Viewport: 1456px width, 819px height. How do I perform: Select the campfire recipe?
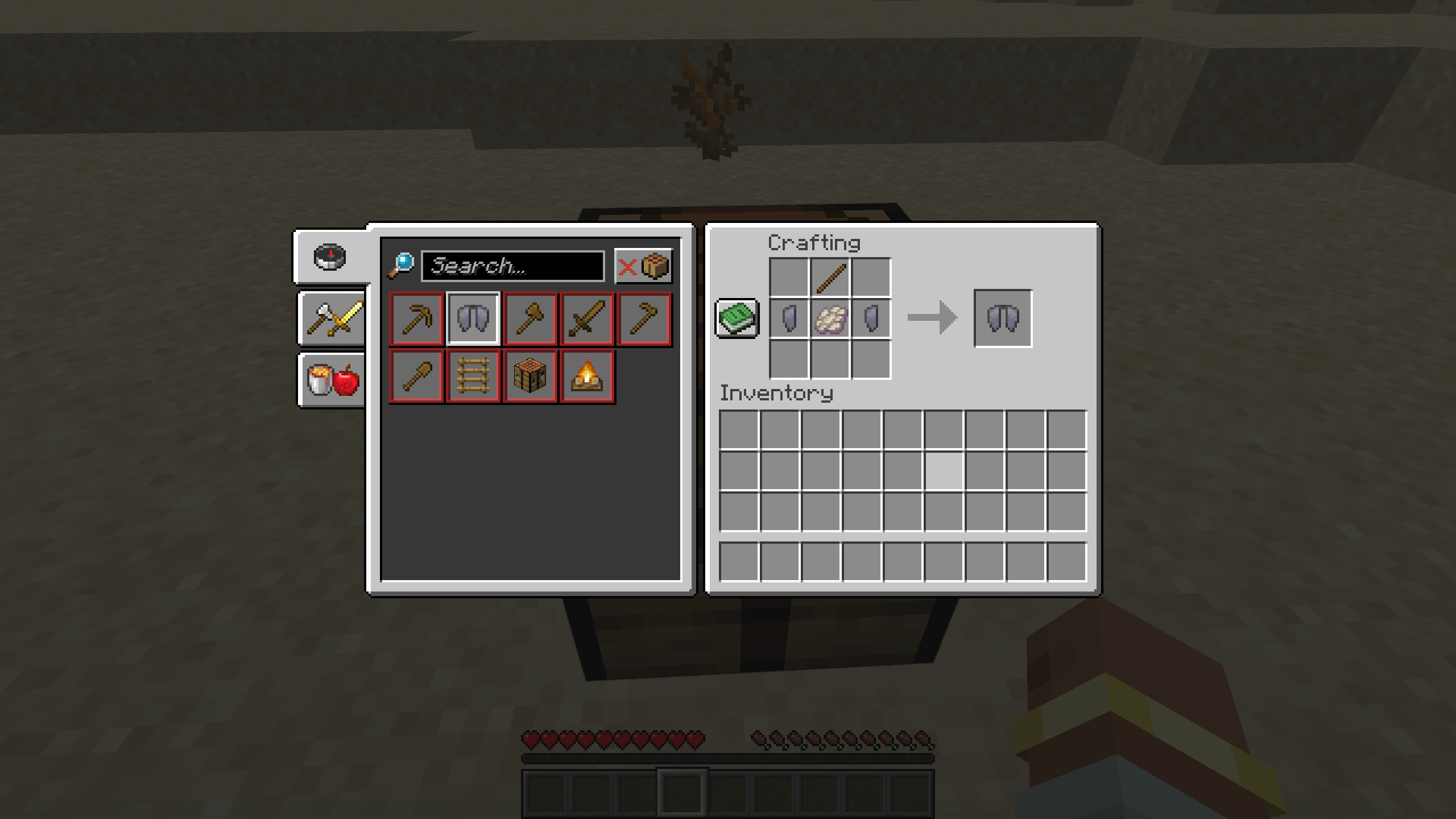(x=587, y=376)
